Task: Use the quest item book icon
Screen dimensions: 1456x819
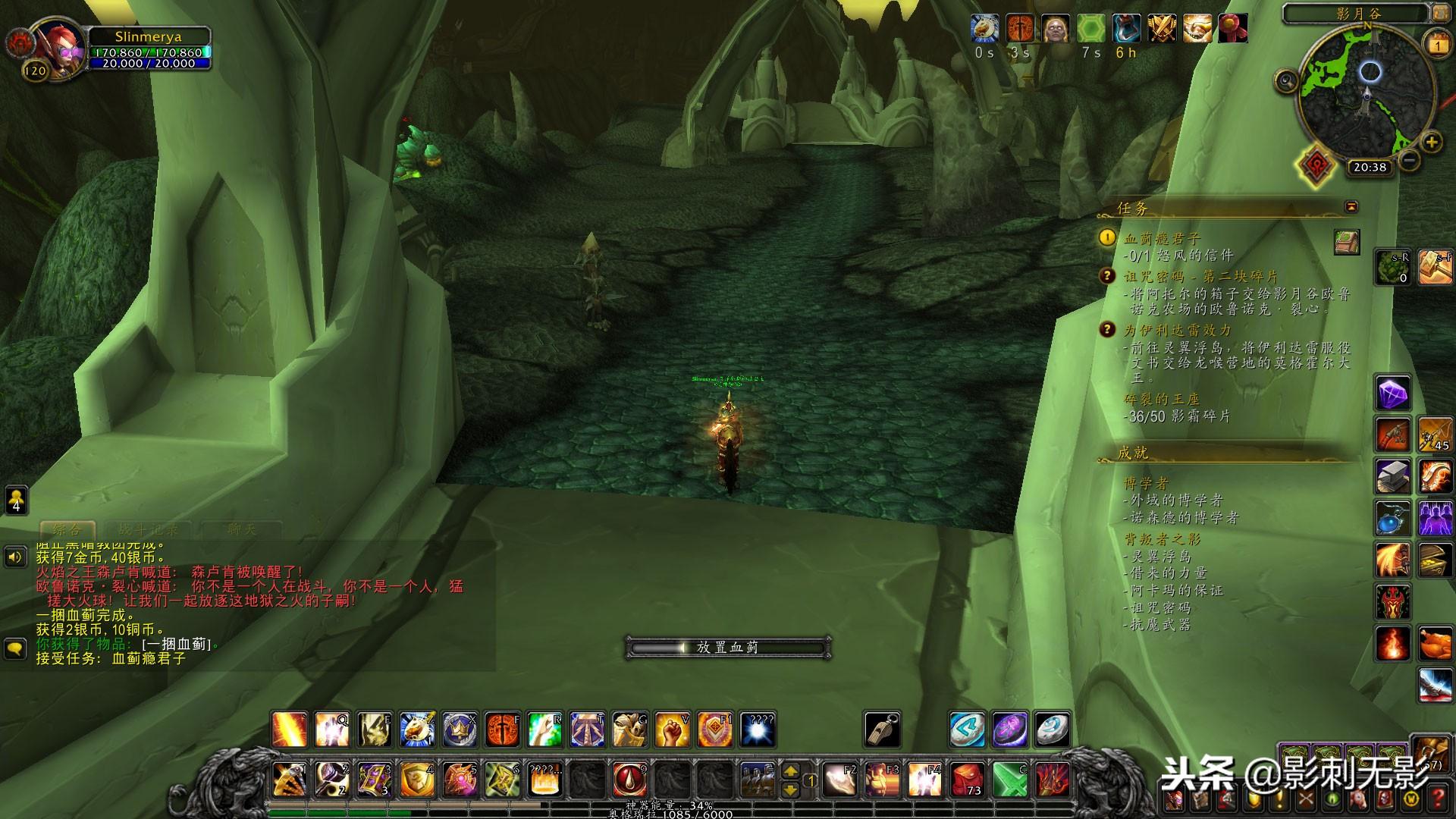Action: [1347, 243]
